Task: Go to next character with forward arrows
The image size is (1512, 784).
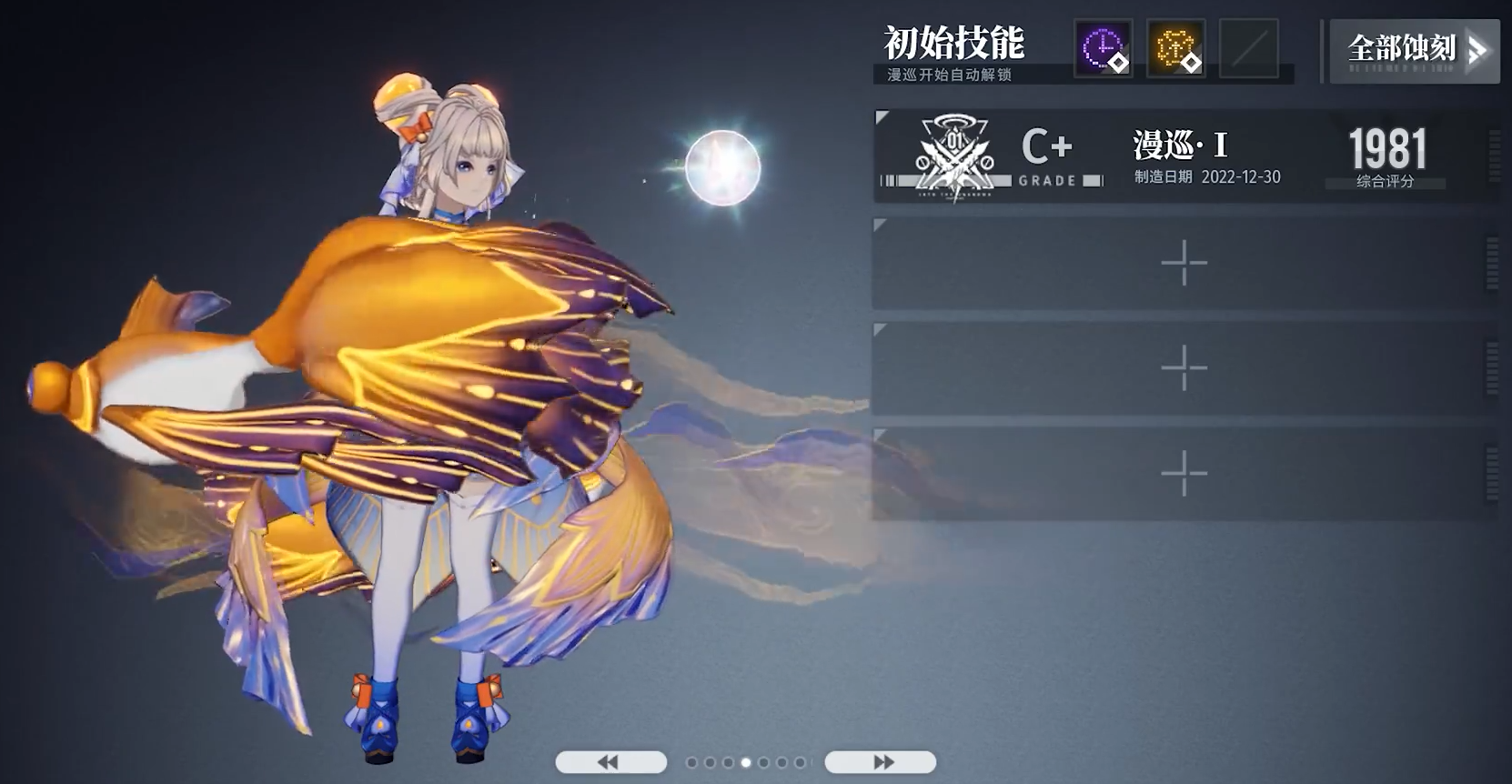Action: click(x=880, y=762)
